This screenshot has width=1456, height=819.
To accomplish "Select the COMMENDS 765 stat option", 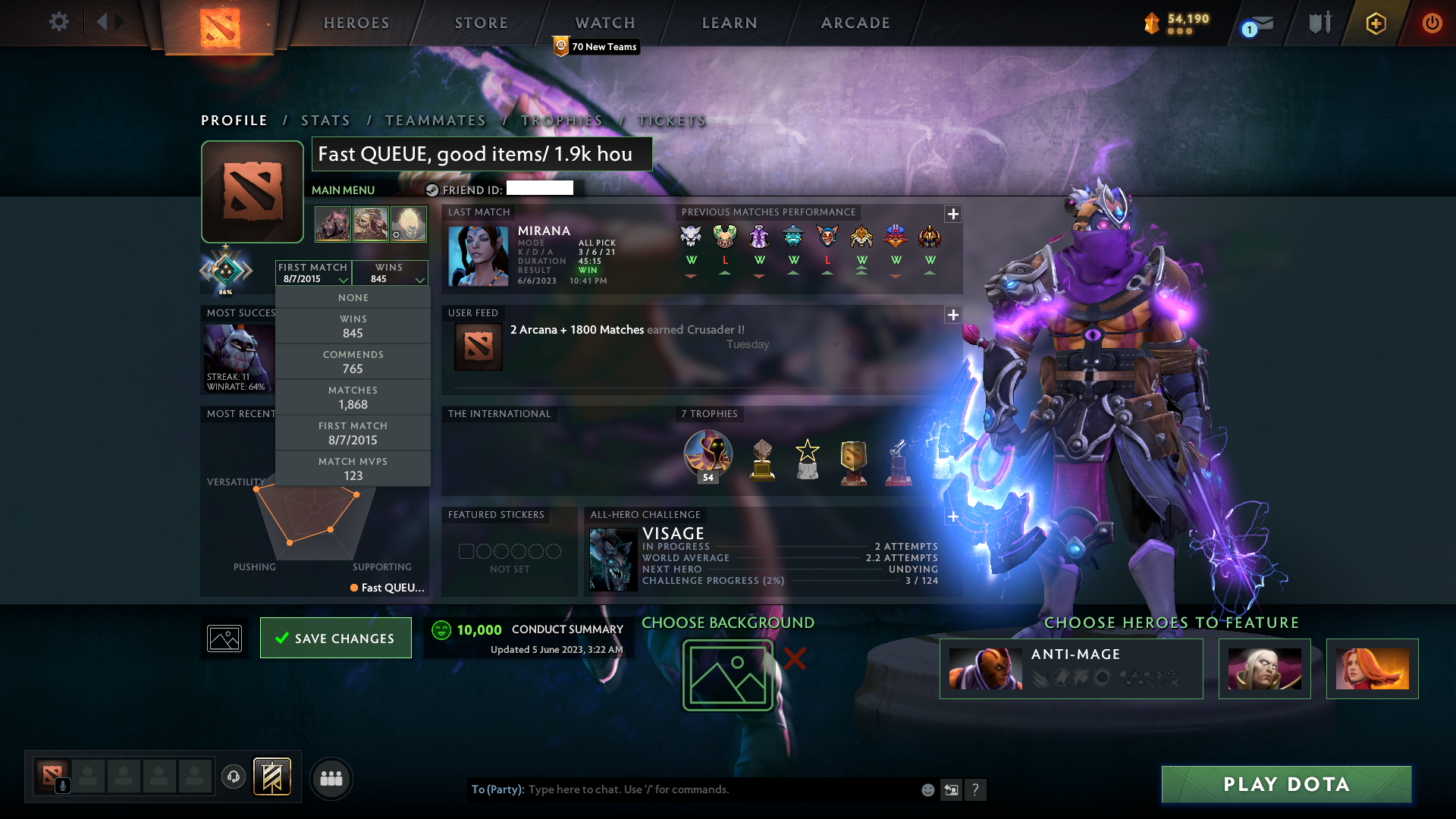I will (x=353, y=362).
